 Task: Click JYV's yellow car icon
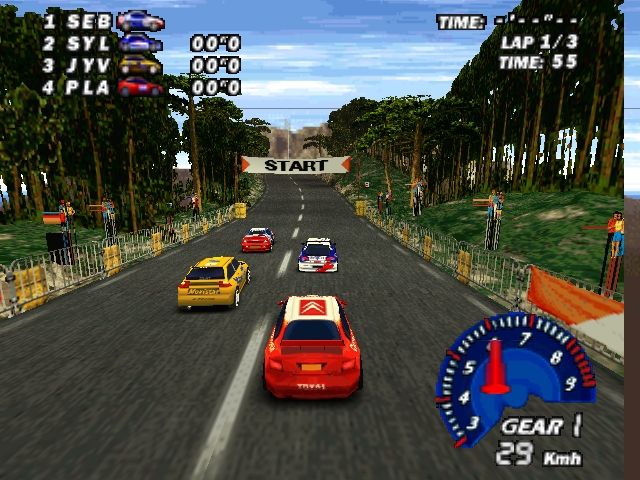point(140,65)
